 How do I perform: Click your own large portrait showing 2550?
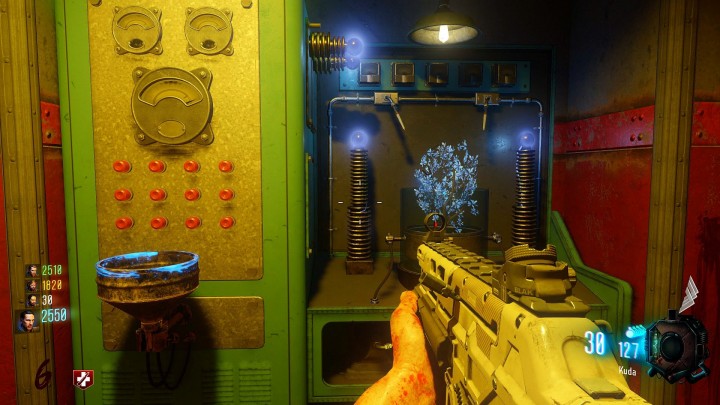click(27, 320)
